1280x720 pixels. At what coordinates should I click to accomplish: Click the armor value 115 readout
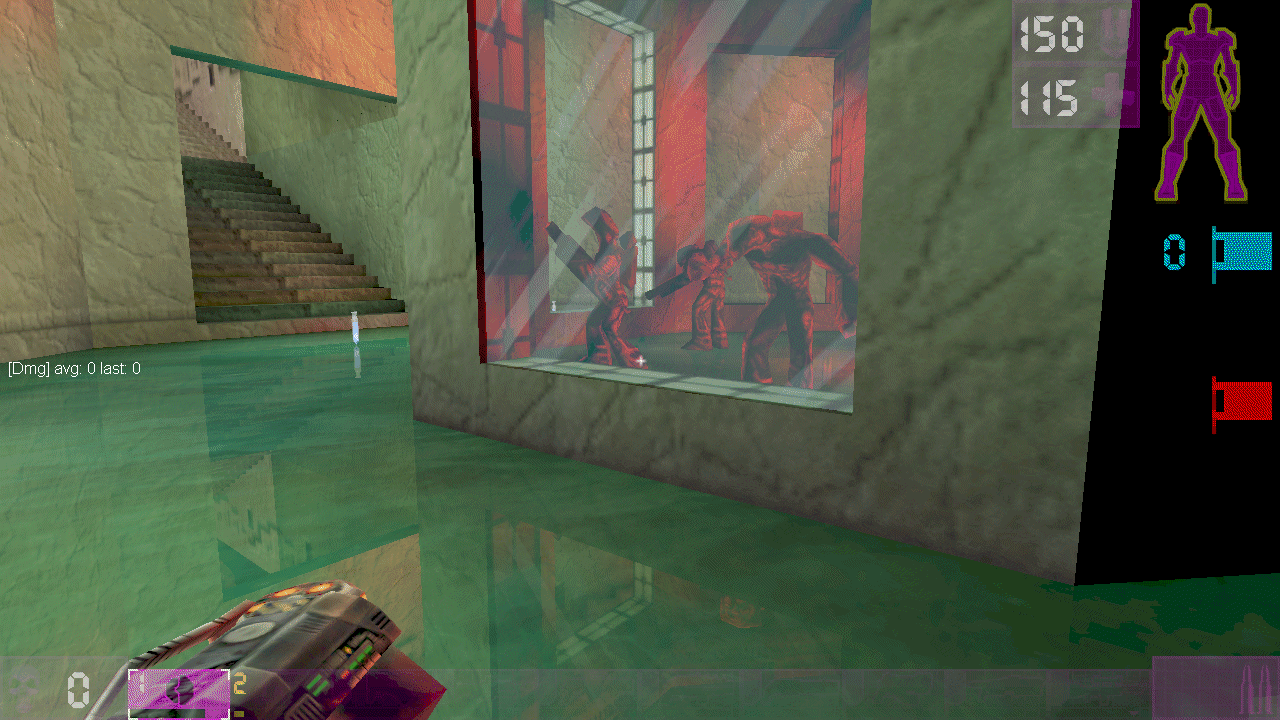[x=1047, y=100]
